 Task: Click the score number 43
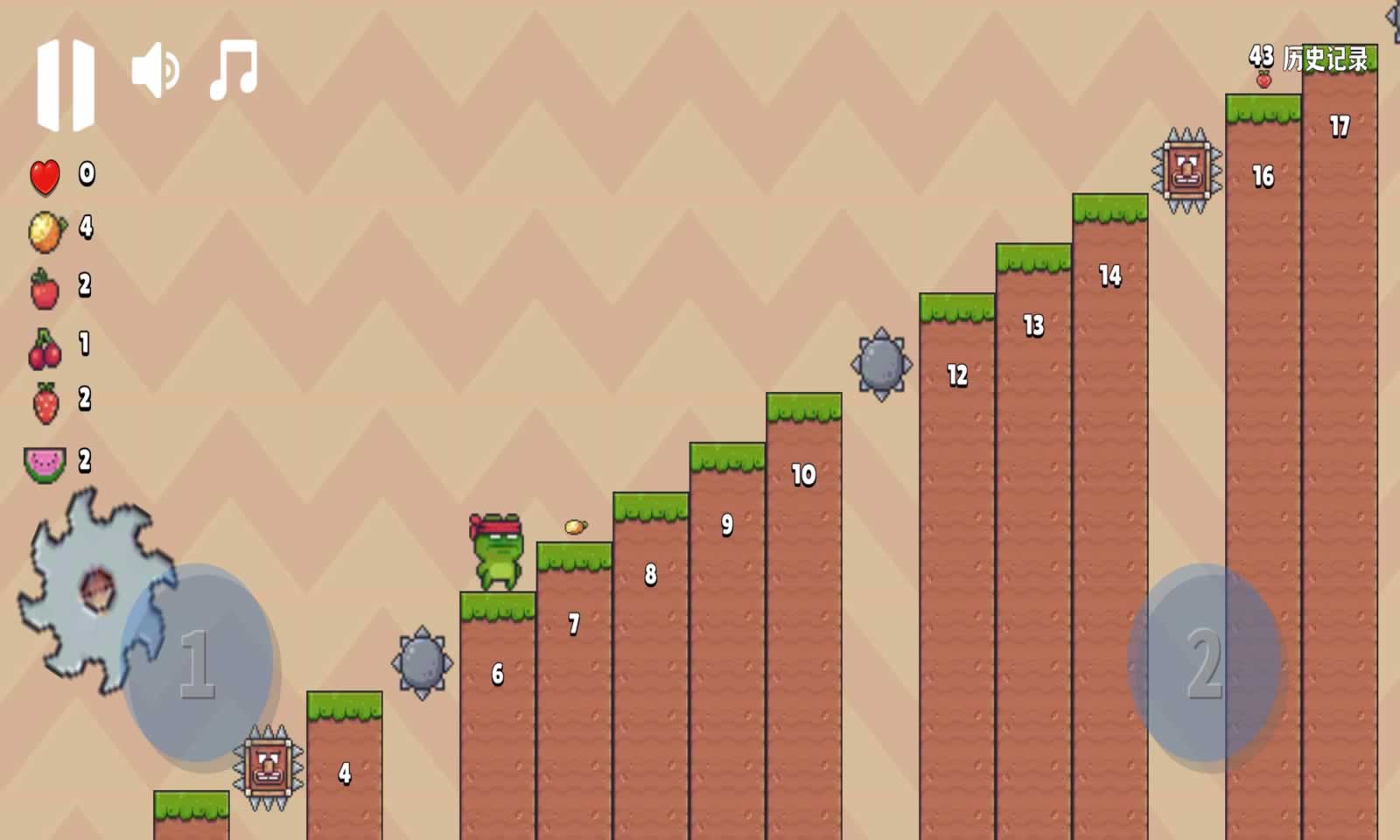click(1261, 55)
